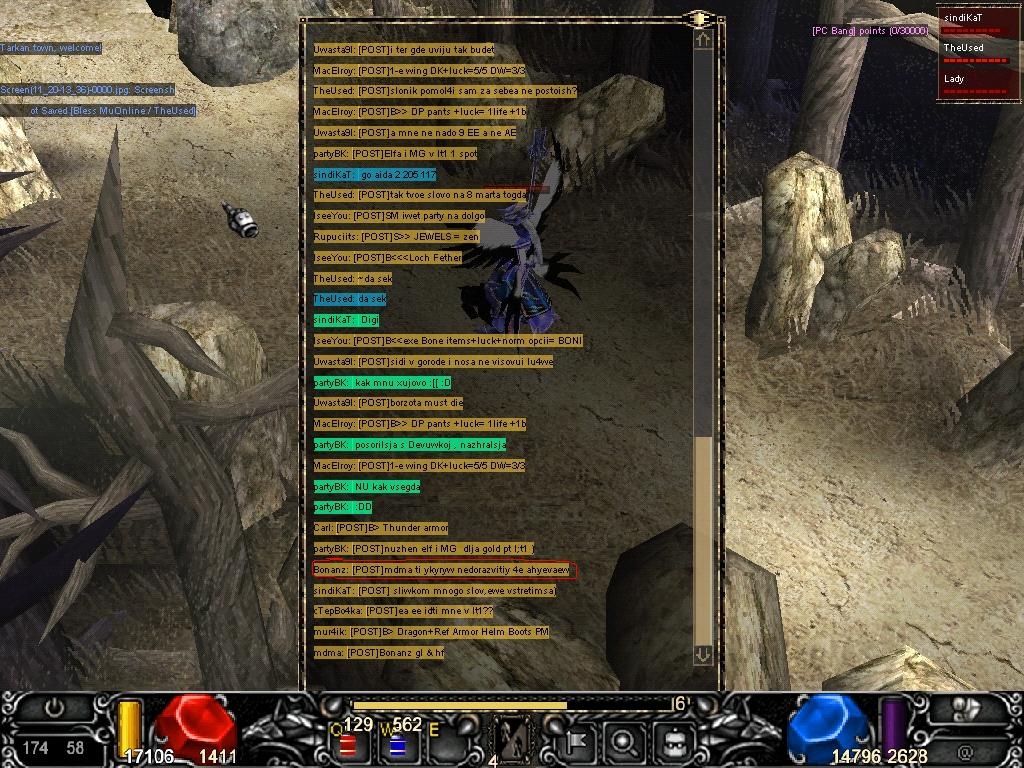Image resolution: width=1024 pixels, height=768 pixels.
Task: Use the red healing potion slot
Action: 349,744
